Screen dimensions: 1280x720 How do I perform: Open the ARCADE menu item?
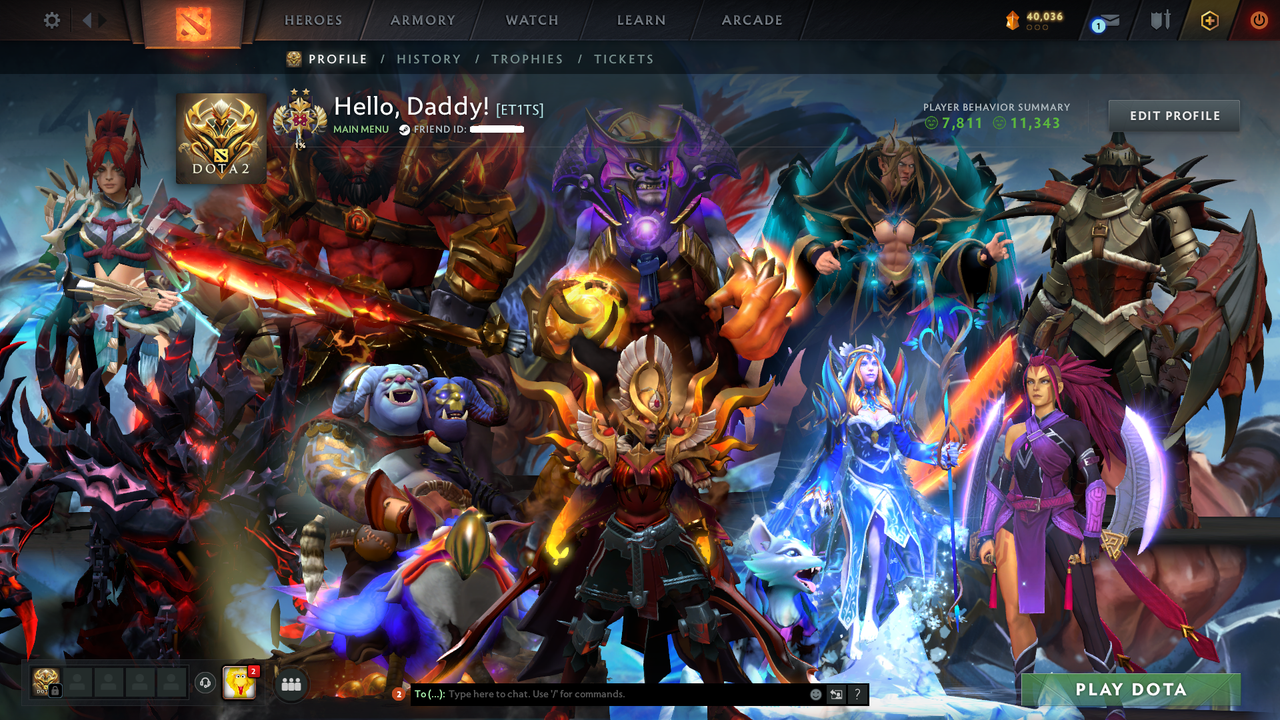751,20
